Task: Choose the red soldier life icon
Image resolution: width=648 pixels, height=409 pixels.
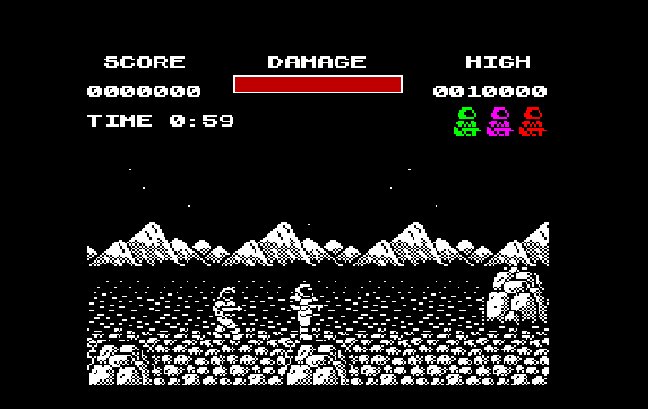Action: point(532,121)
